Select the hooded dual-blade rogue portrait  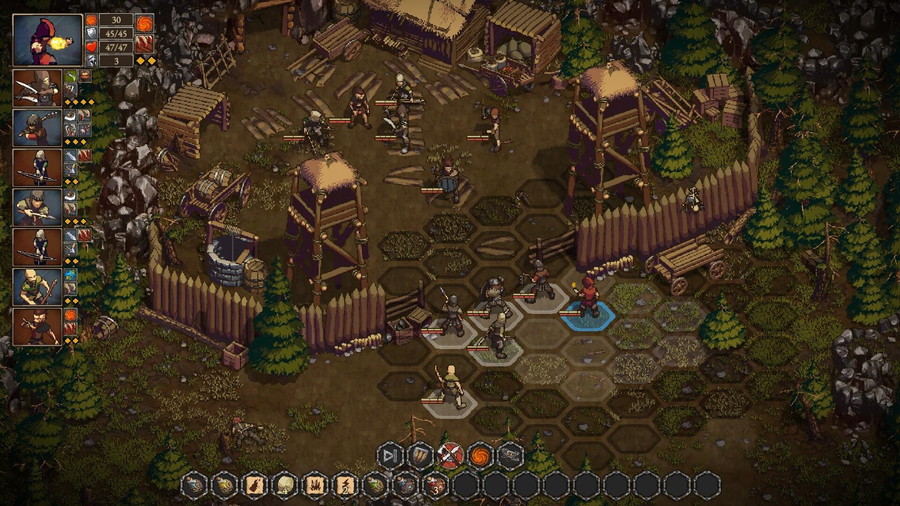(x=37, y=88)
